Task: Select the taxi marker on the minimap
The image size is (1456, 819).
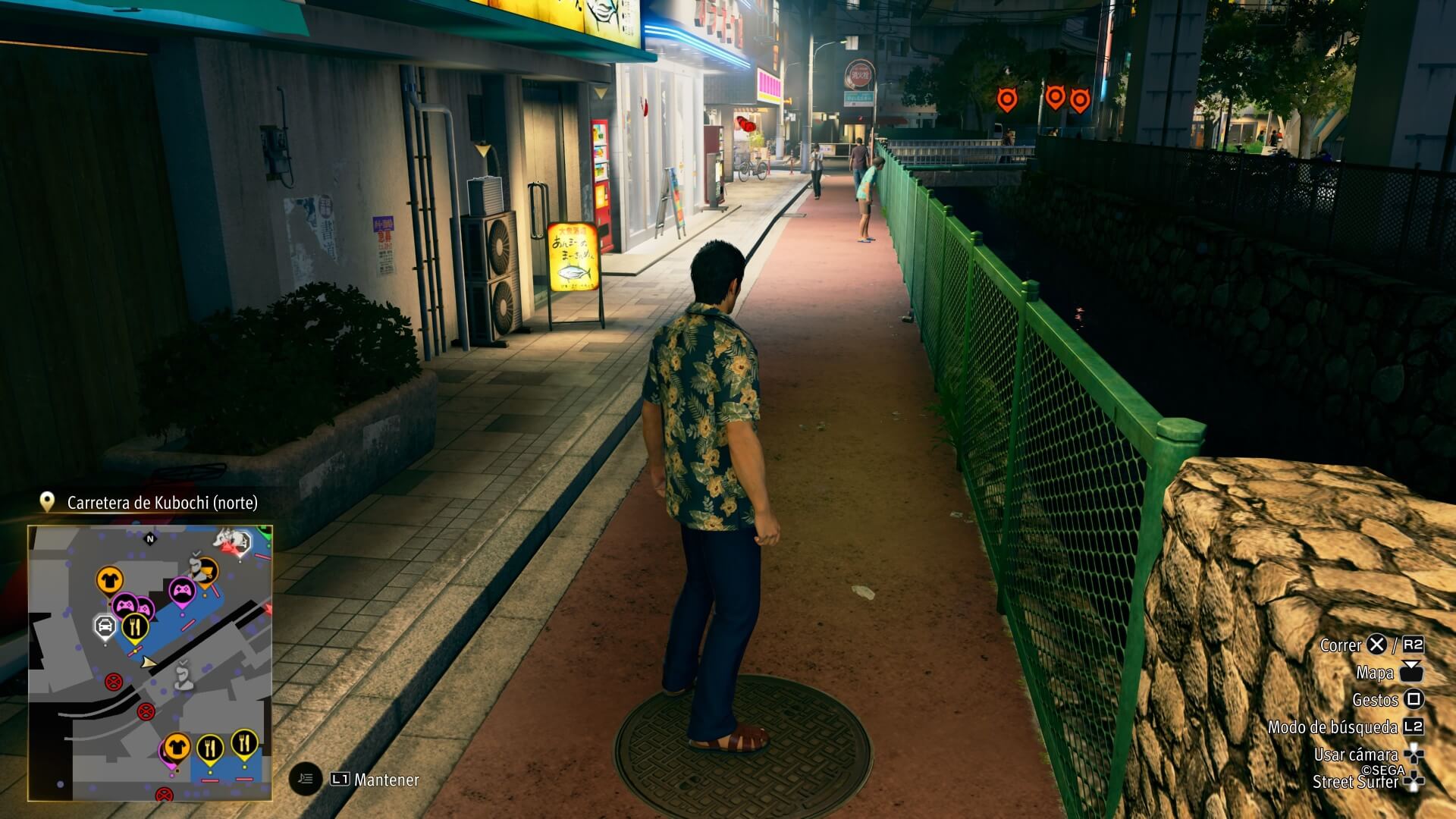Action: click(x=105, y=626)
